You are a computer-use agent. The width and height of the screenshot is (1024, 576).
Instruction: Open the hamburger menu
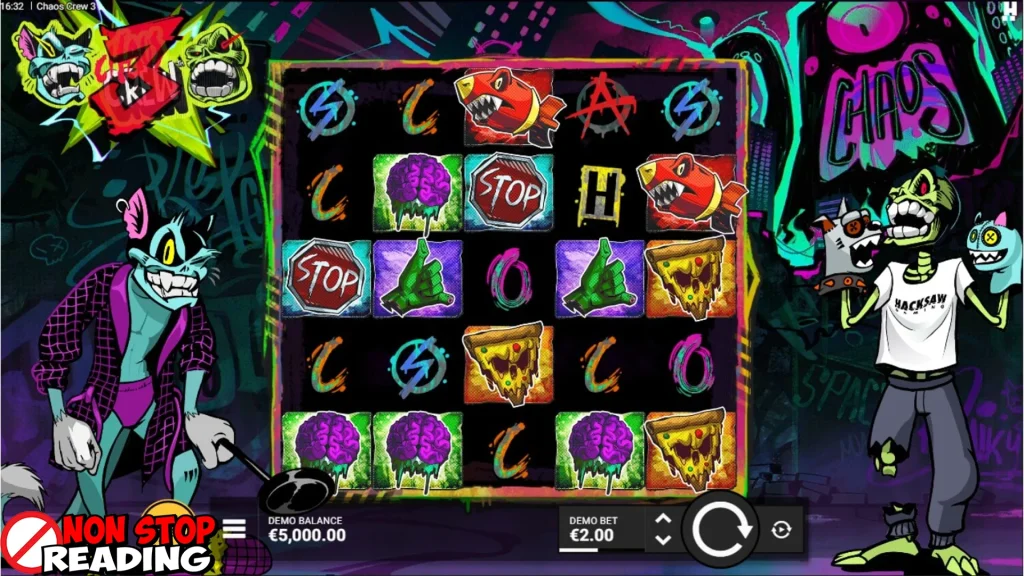(234, 528)
